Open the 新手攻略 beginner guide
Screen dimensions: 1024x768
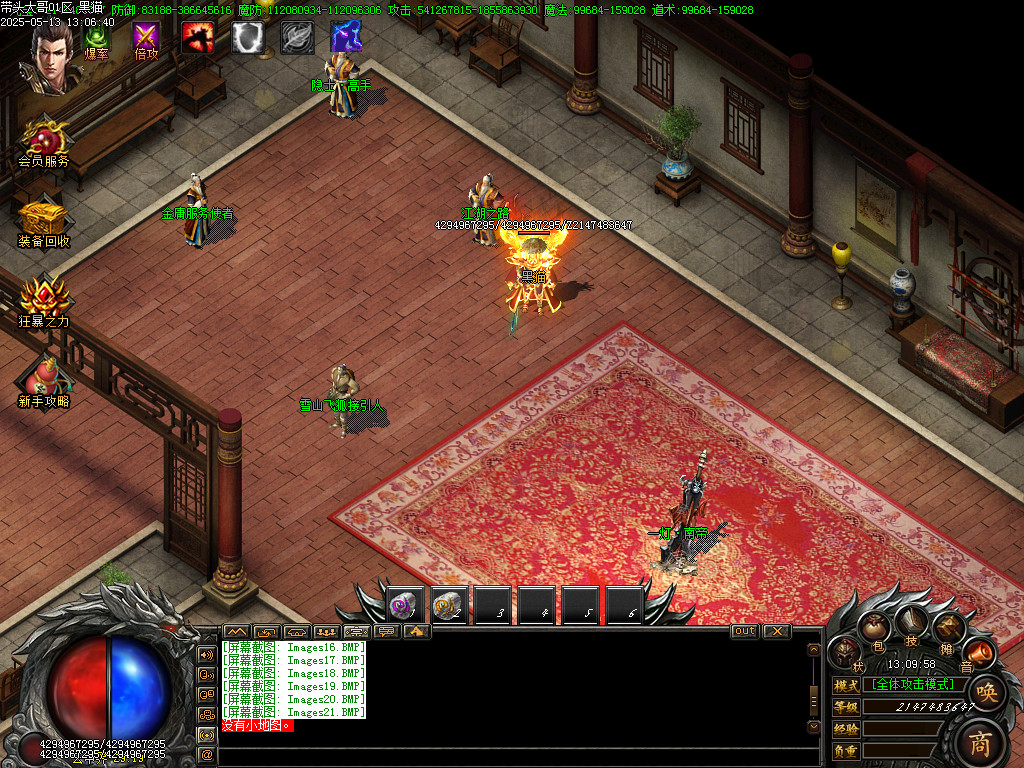tap(44, 378)
